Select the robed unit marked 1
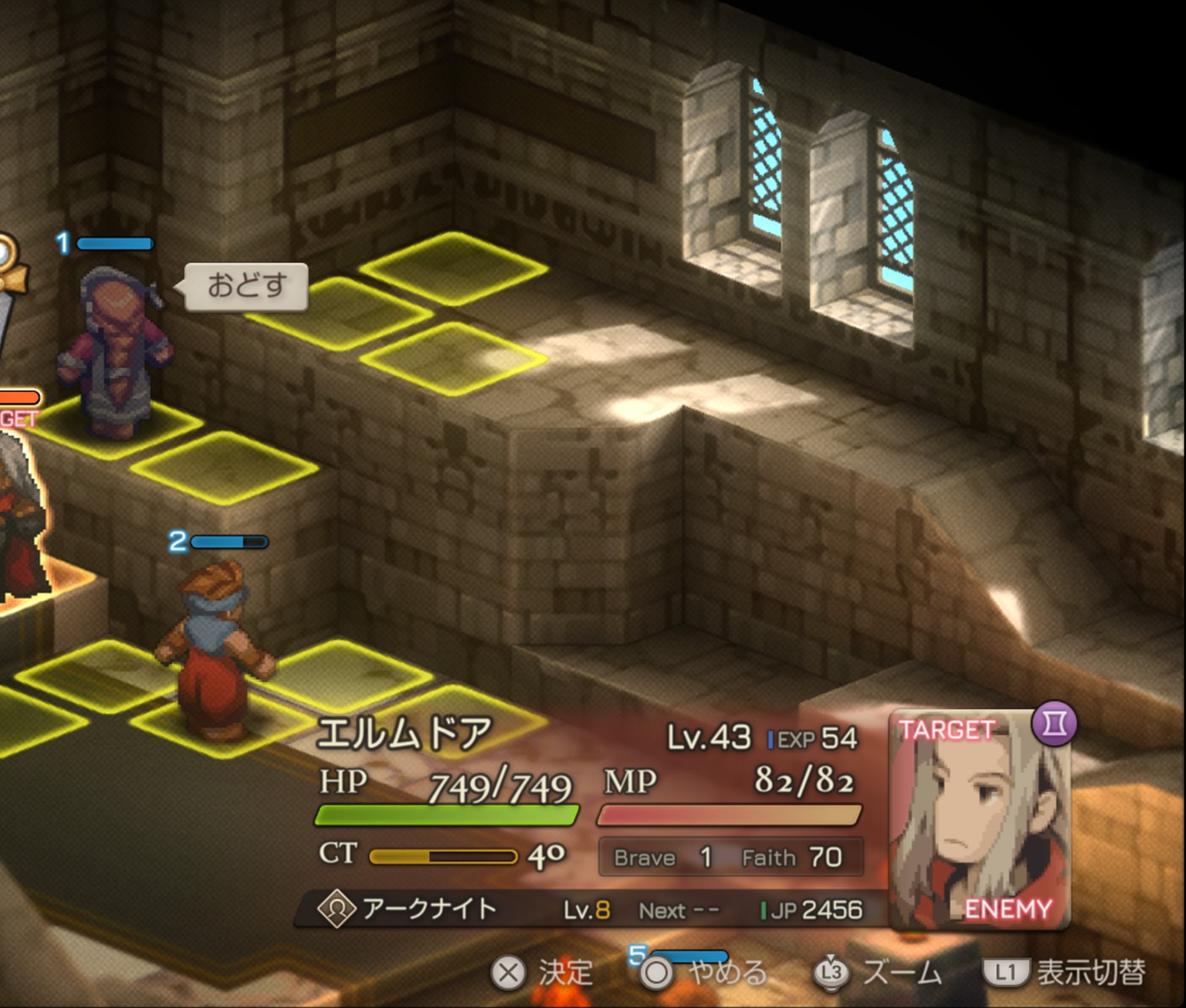Viewport: 1186px width, 1008px height. [x=116, y=354]
